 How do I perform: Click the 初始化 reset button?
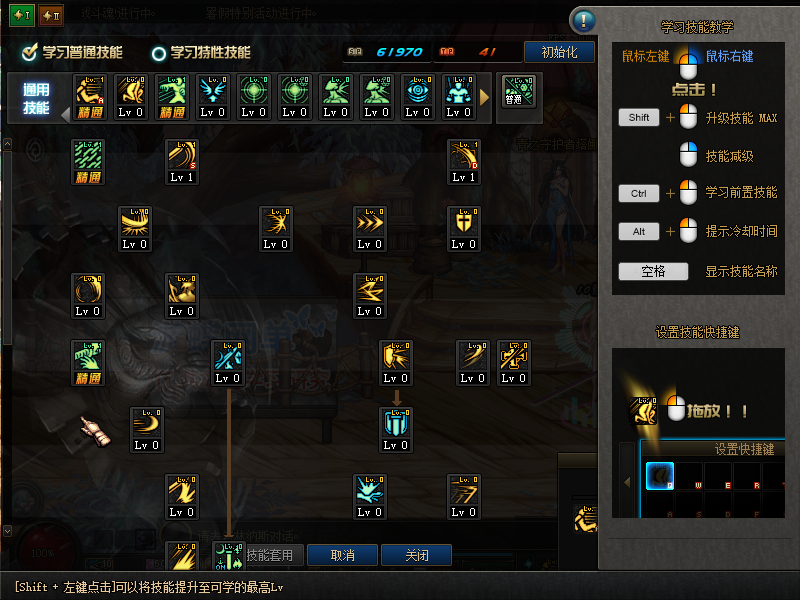point(558,52)
